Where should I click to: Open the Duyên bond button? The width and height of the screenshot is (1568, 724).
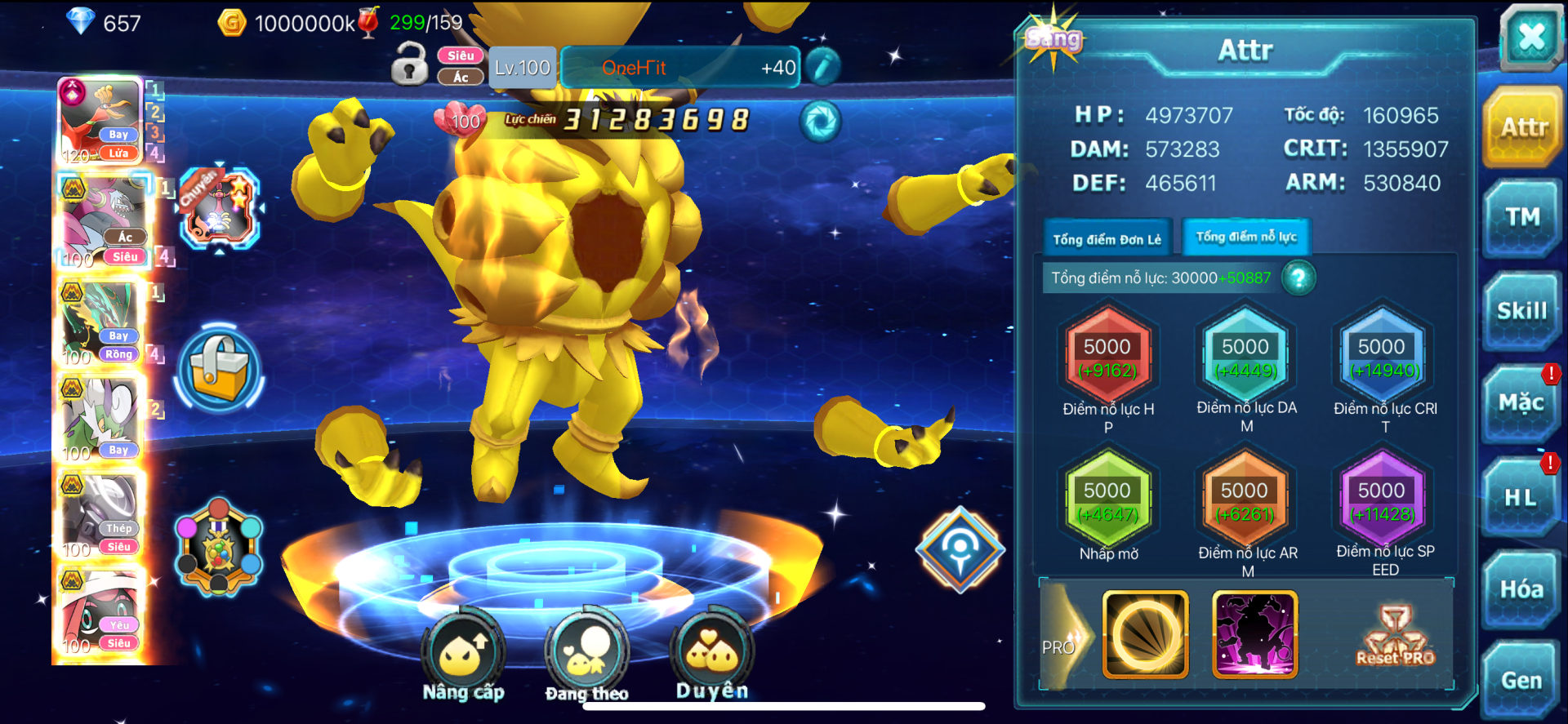click(x=711, y=655)
